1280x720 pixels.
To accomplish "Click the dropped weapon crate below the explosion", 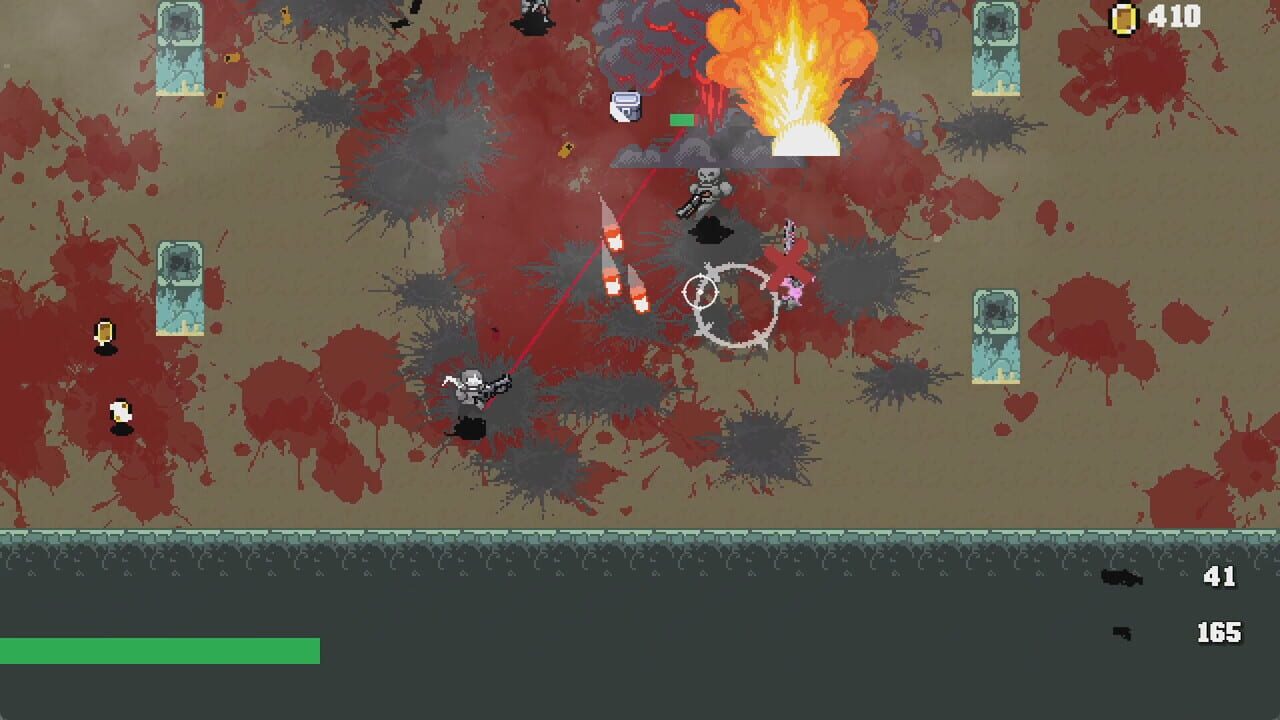I will click(627, 106).
